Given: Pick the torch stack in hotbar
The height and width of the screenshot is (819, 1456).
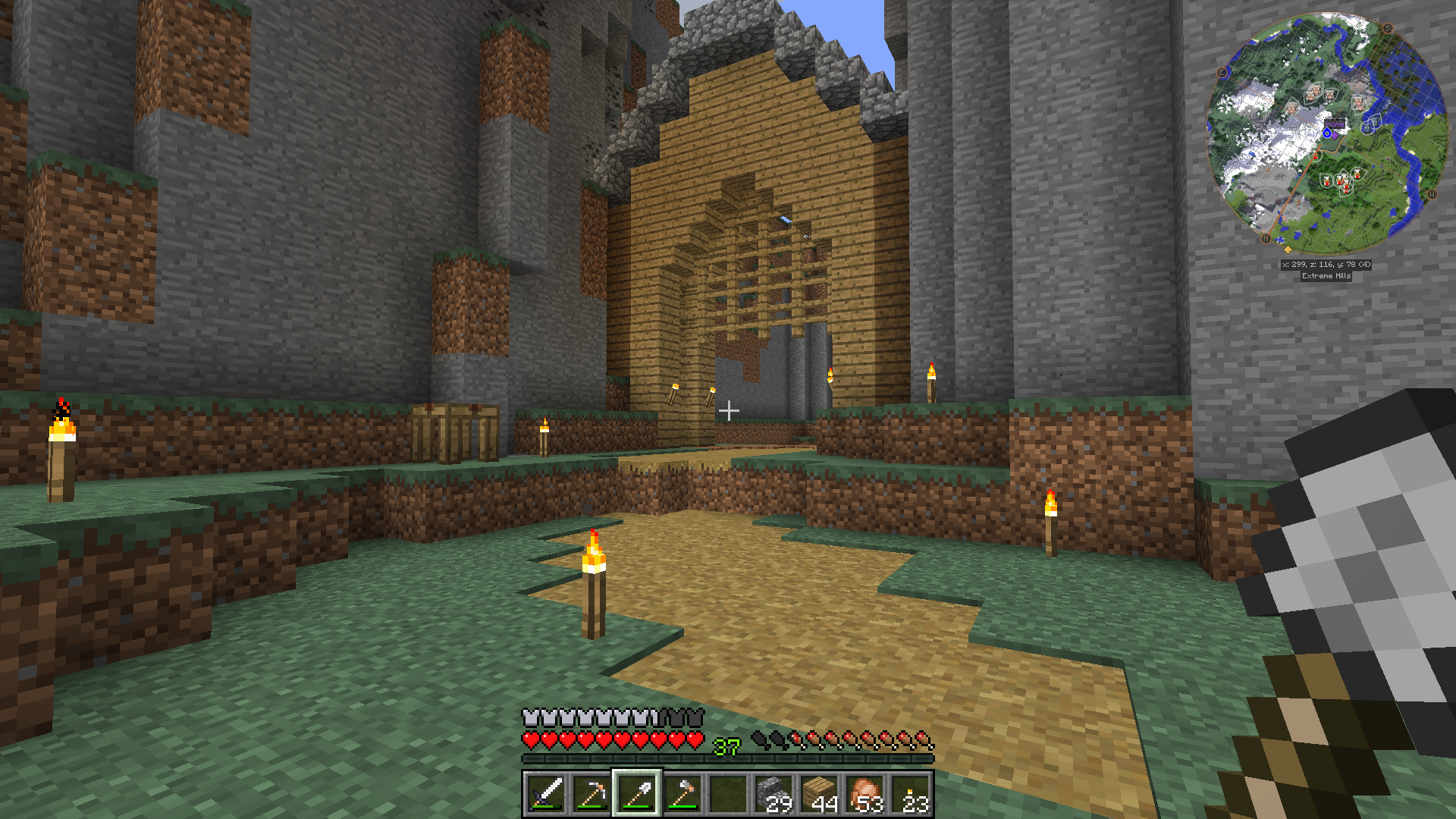Looking at the screenshot, I should click(910, 794).
